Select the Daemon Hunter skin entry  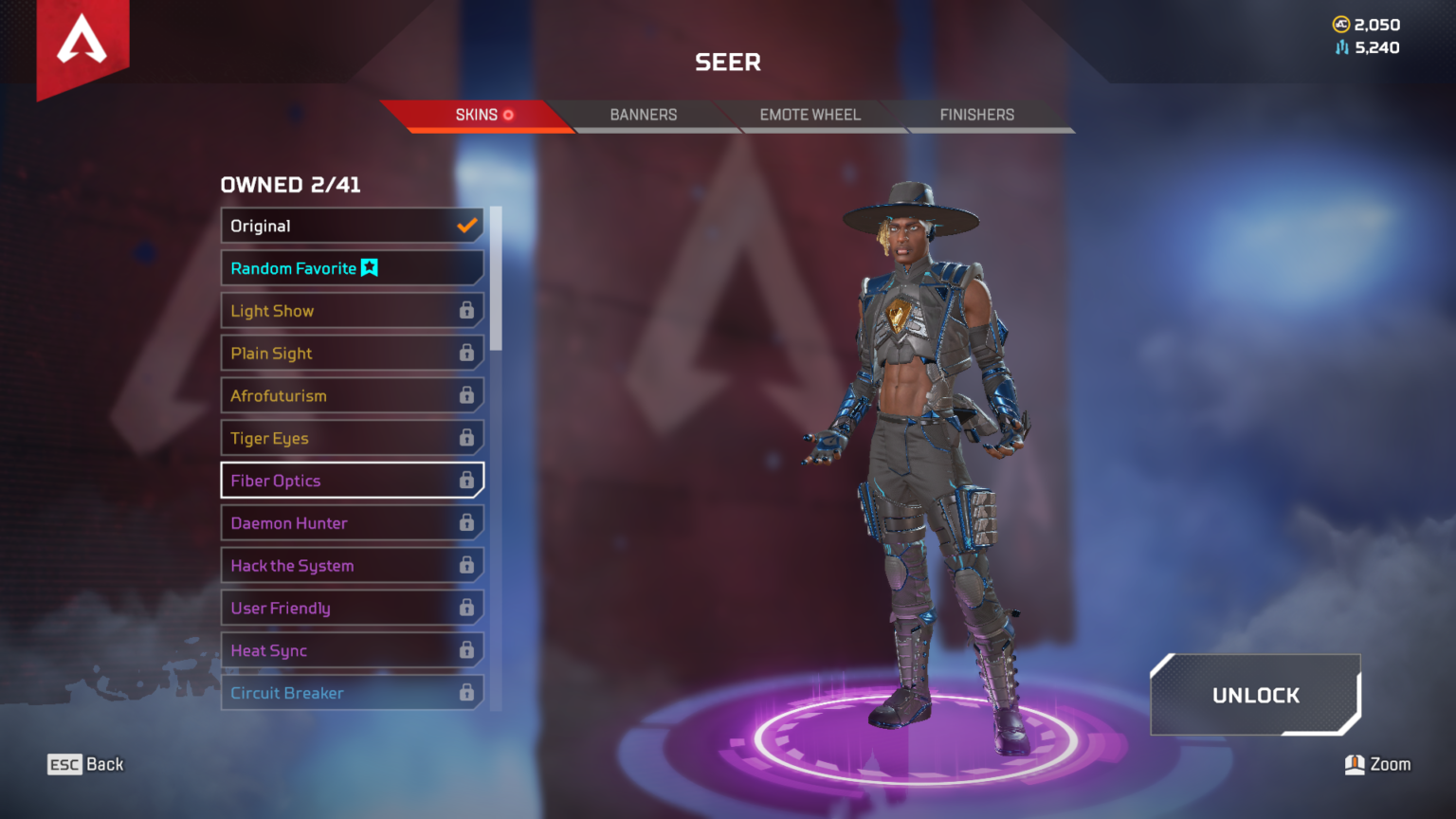tap(332, 522)
